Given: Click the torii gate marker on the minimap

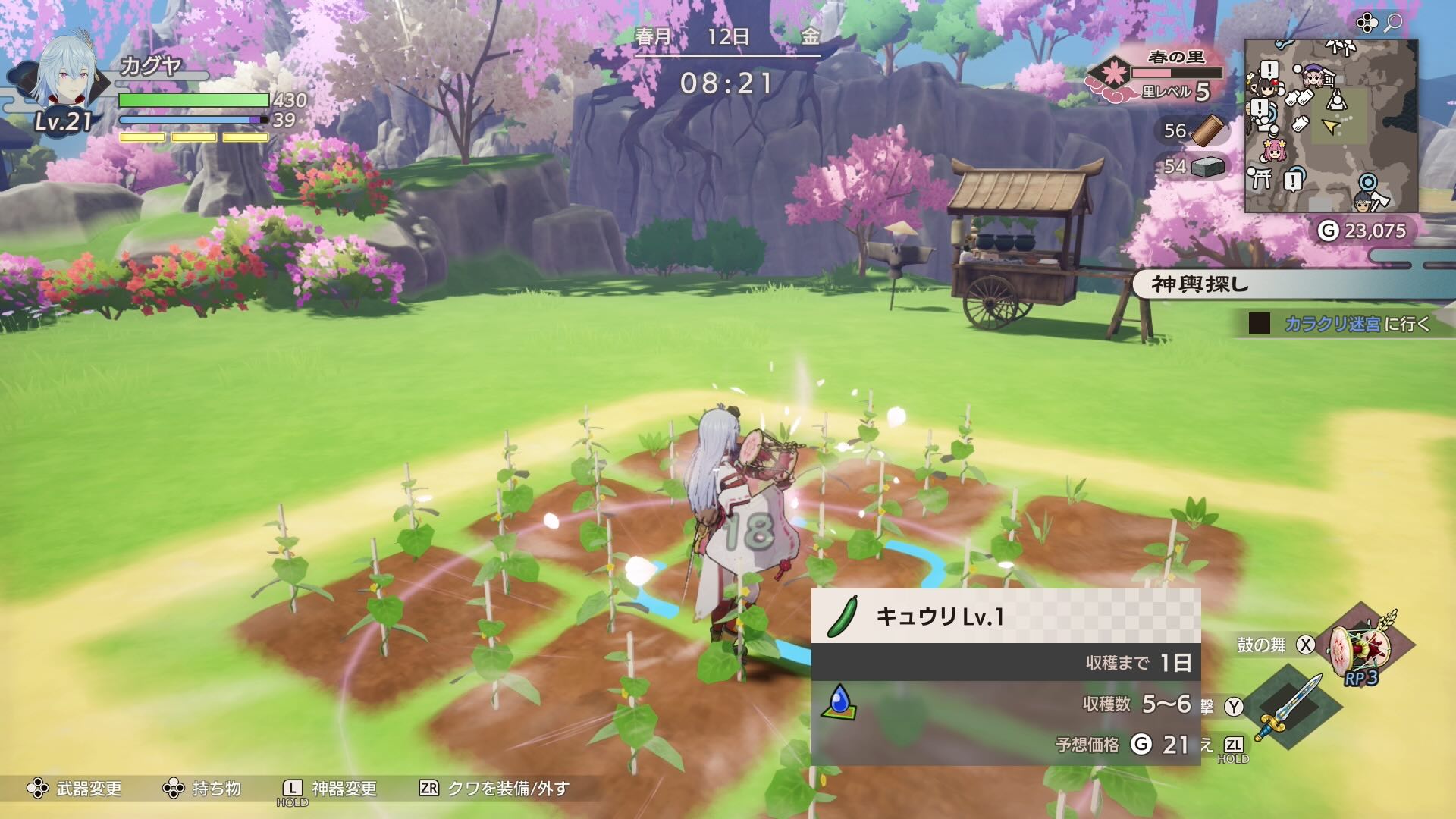Looking at the screenshot, I should (1260, 176).
